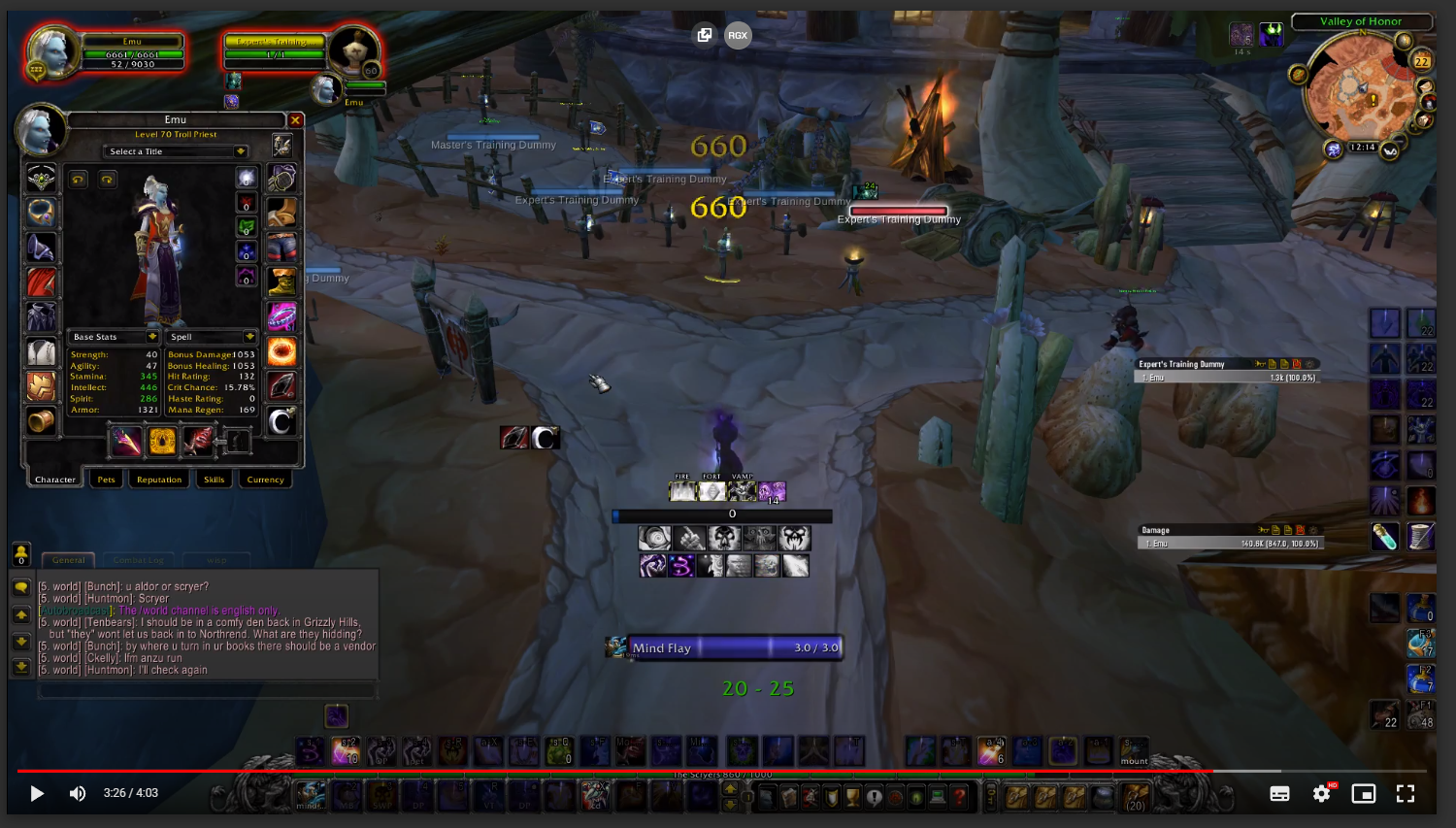1456x828 pixels.
Task: Switch to the Reputation tab
Action: (x=158, y=479)
